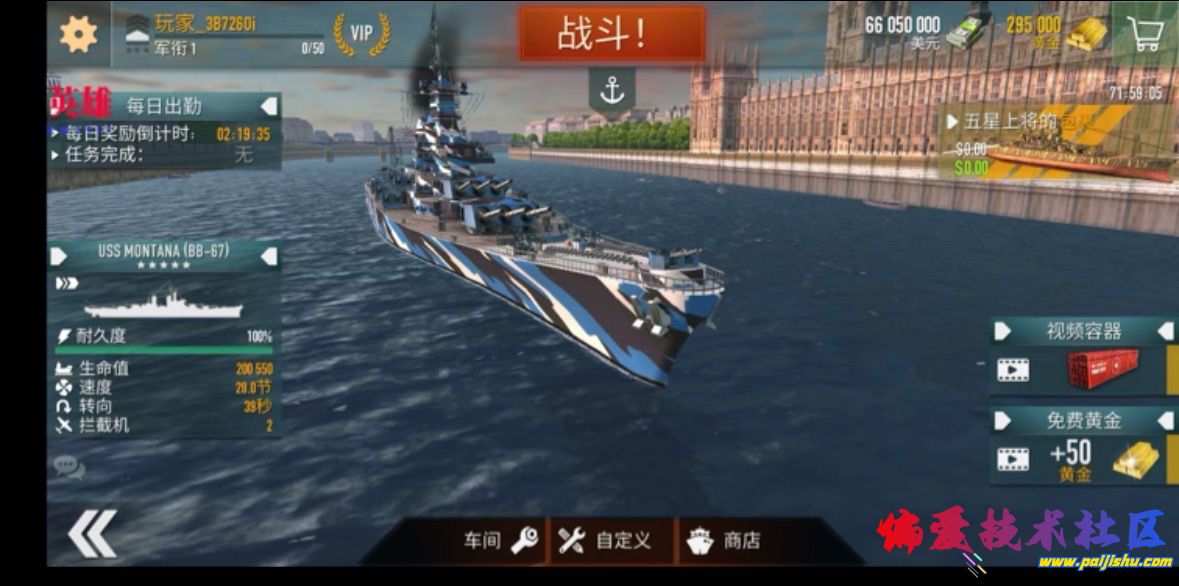Screen dimensions: 1179x586
Task: Open the settings gear menu
Action: [78, 34]
